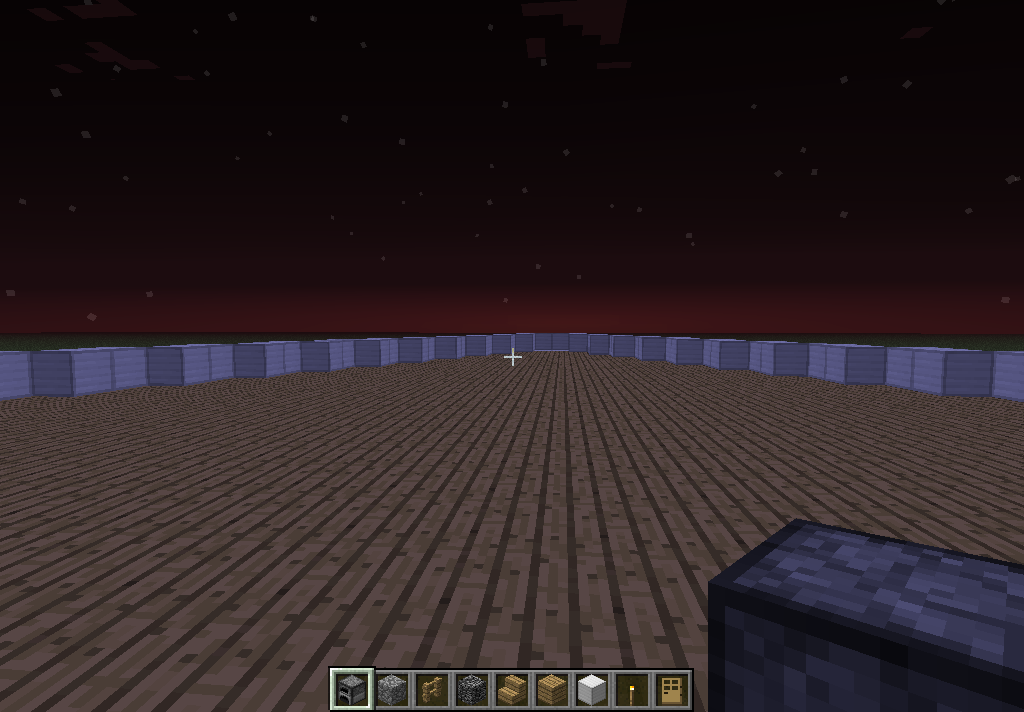Screen dimensions: 1024x712
Task: Choose the cobblestone block slot
Action: click(392, 689)
